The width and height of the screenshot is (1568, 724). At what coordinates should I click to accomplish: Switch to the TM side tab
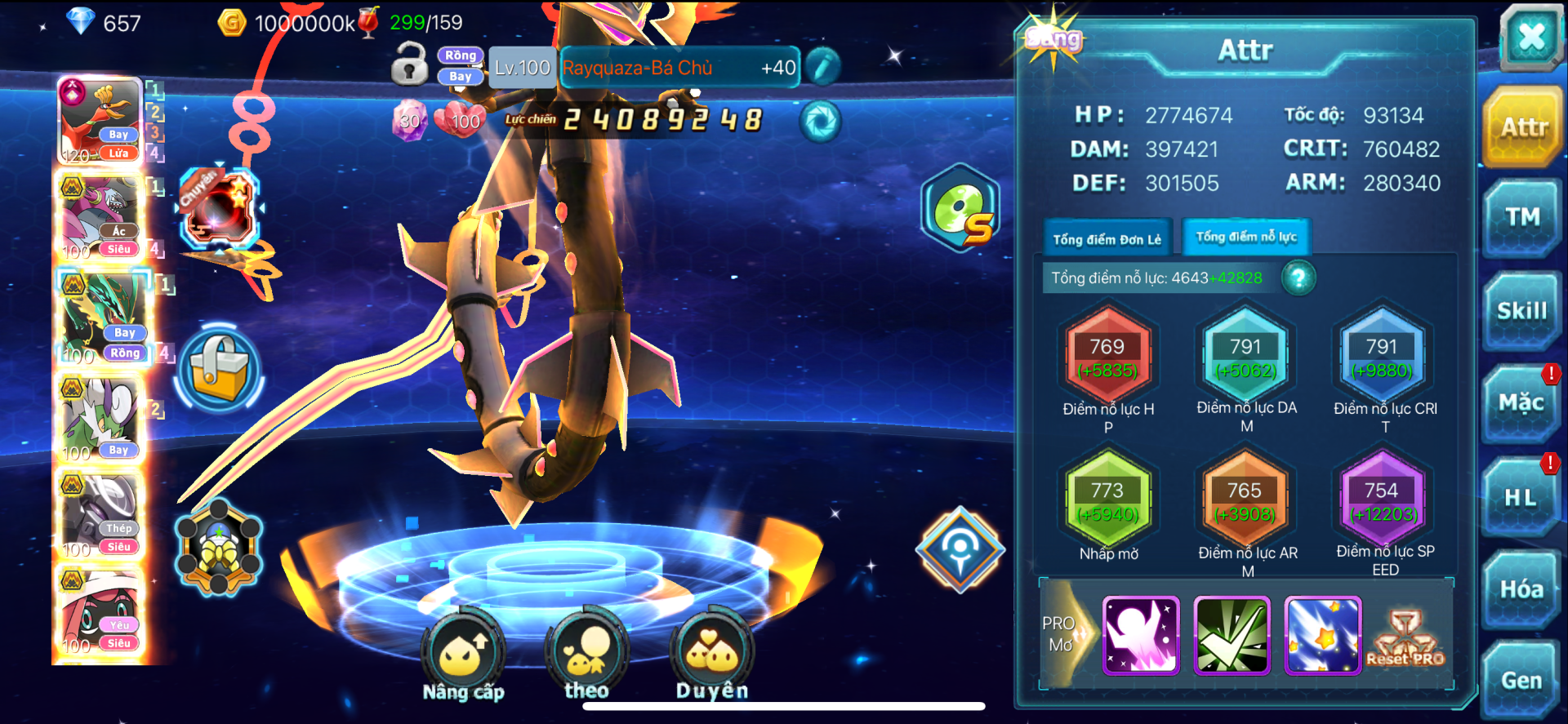click(1522, 218)
